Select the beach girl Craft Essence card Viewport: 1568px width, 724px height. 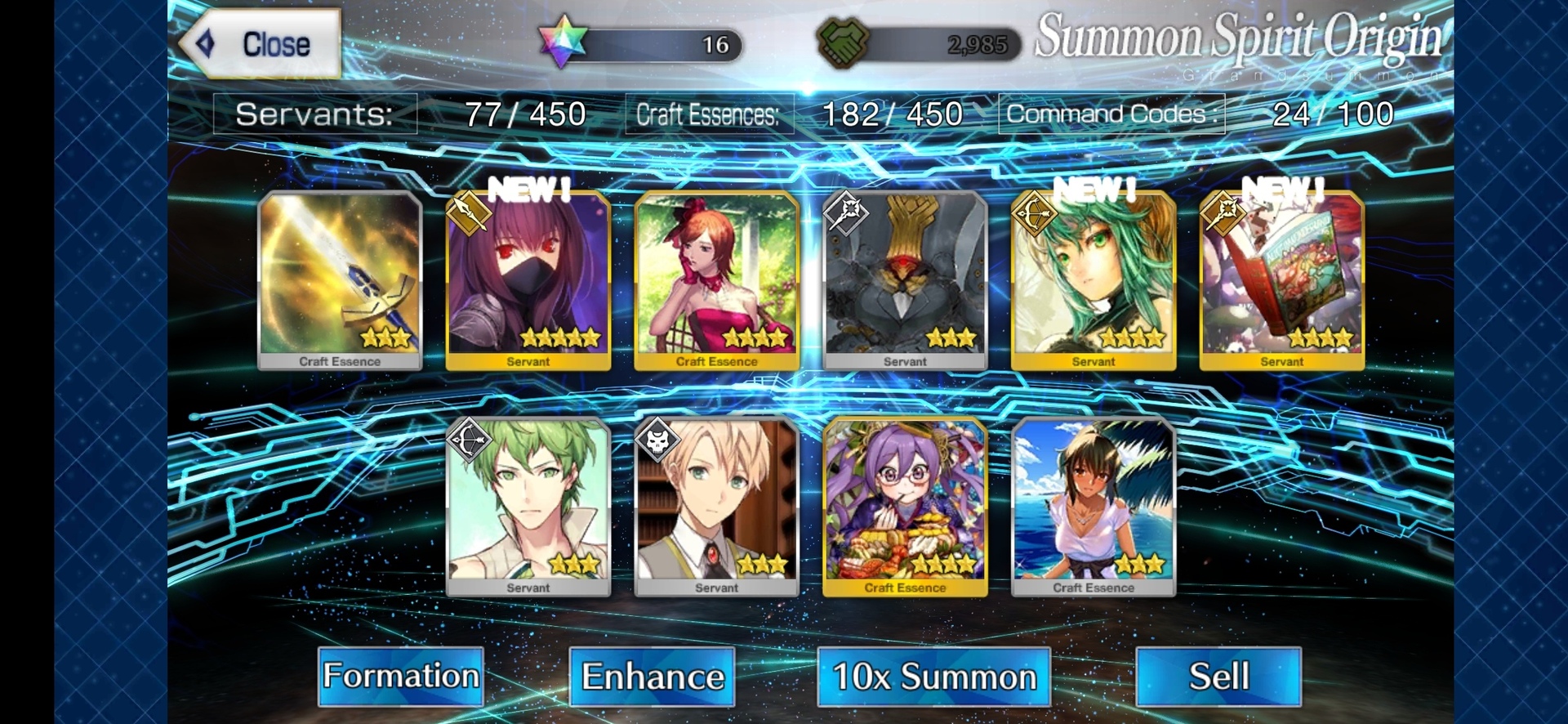point(1094,506)
